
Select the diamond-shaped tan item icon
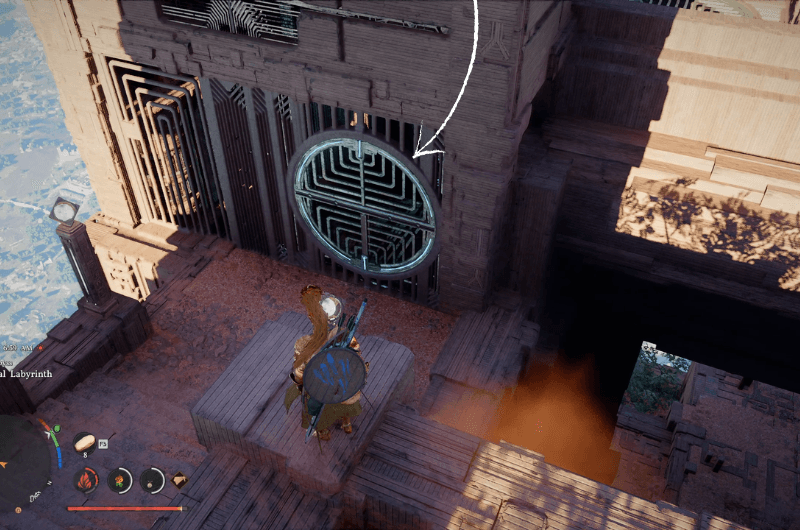point(180,480)
